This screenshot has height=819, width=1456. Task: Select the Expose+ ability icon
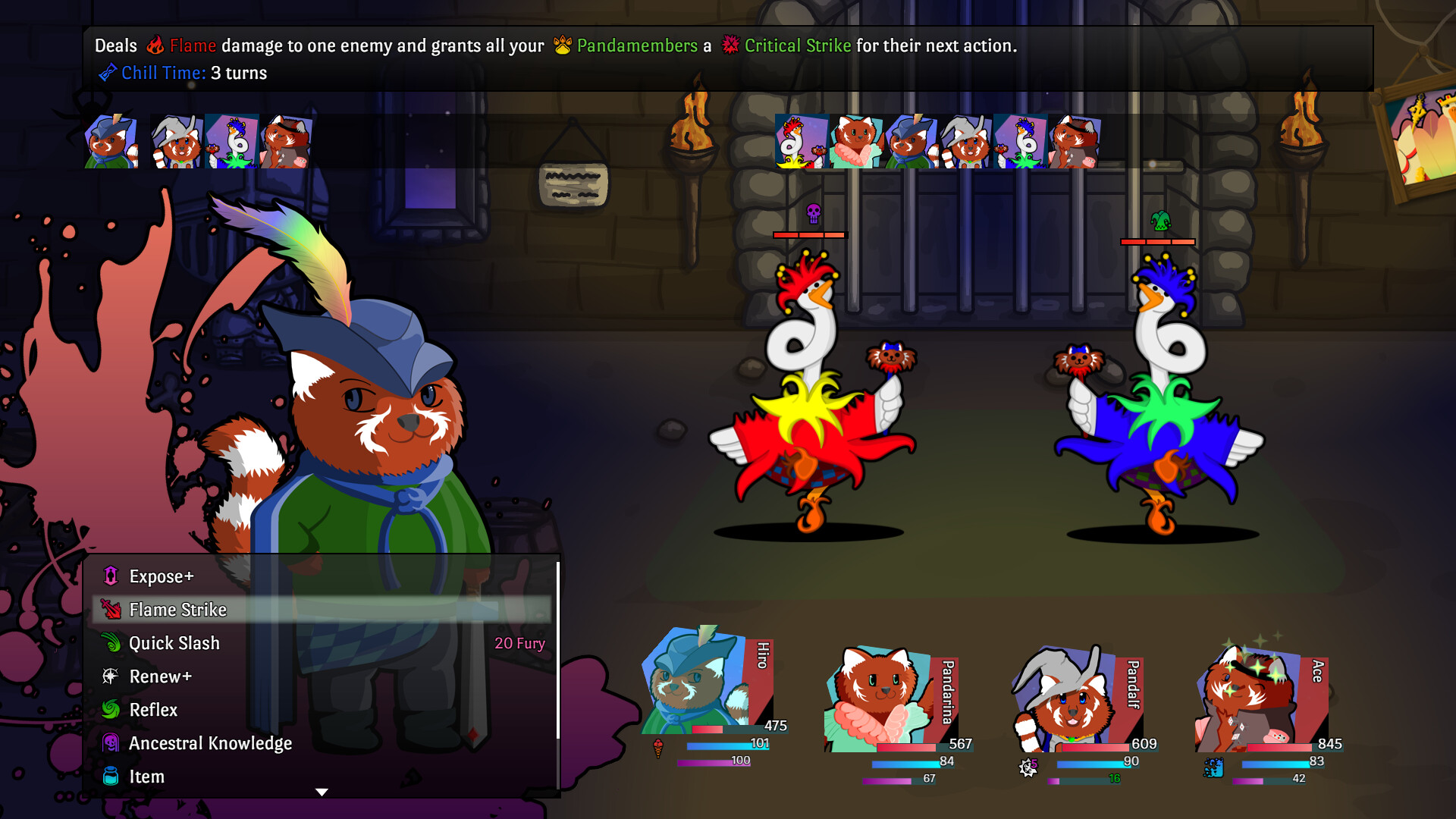[109, 576]
